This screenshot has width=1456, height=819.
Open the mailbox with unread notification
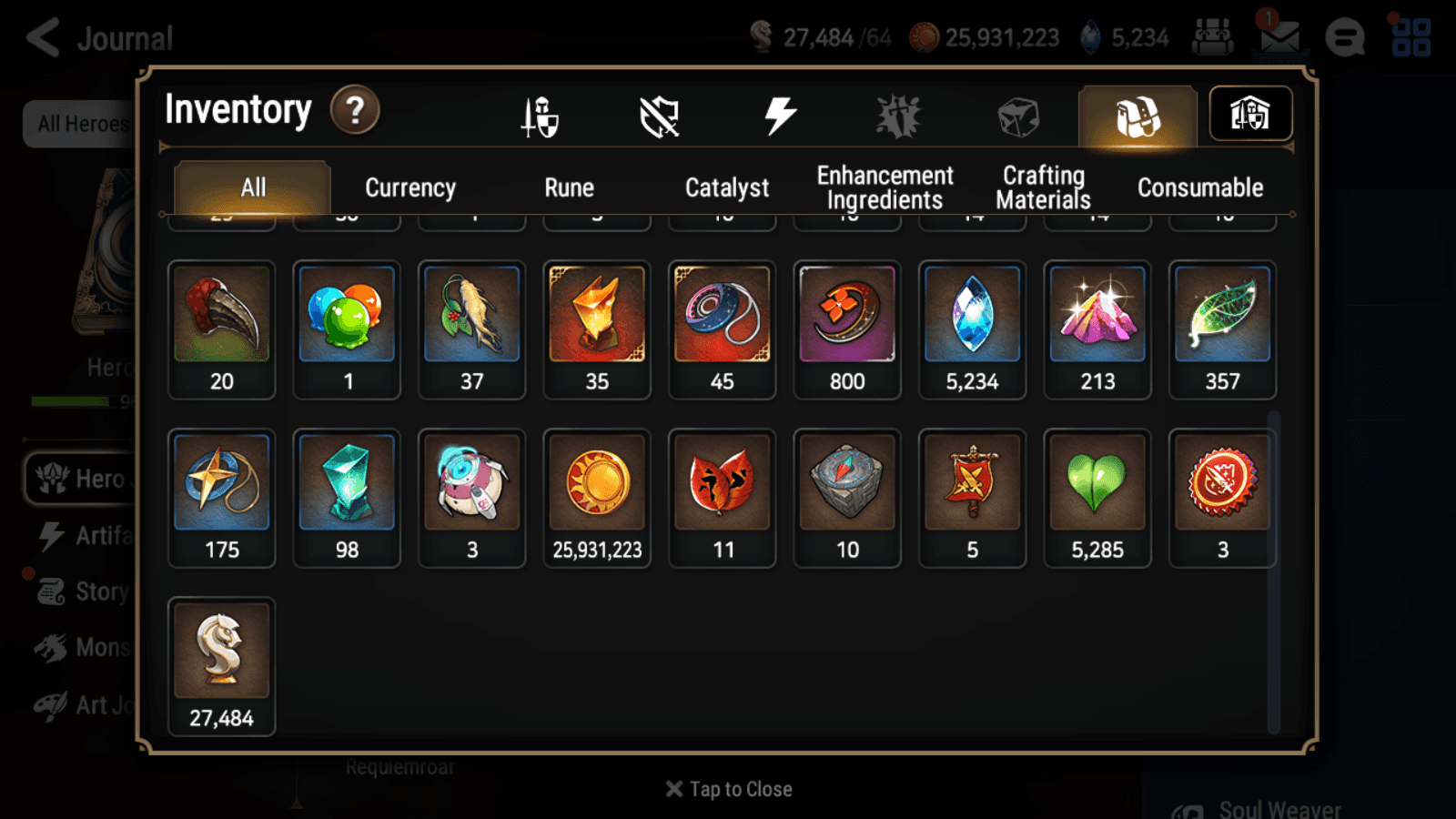[1280, 37]
